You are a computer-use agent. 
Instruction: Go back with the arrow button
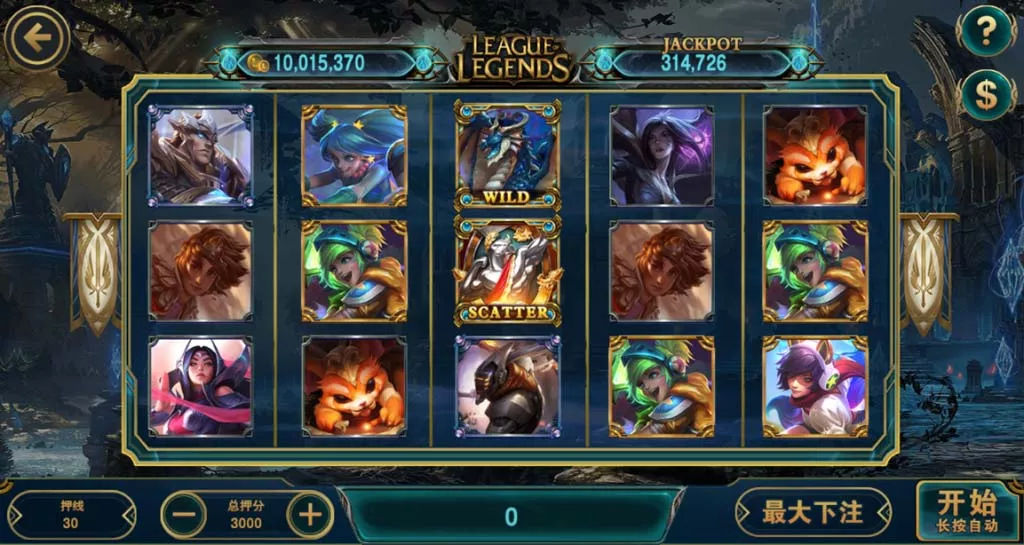pyautogui.click(x=37, y=39)
